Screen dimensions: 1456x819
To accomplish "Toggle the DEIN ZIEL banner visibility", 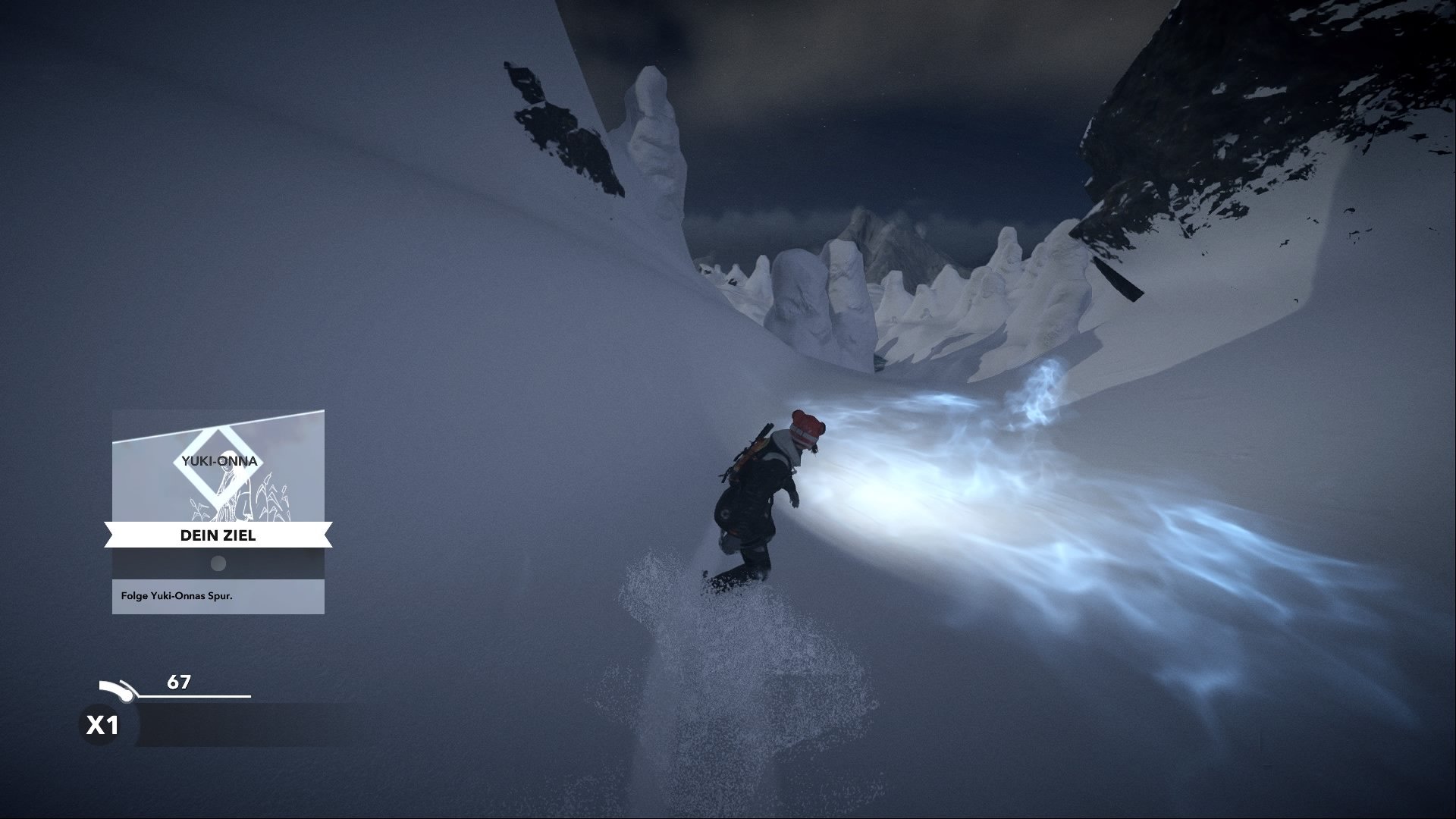I will [218, 535].
